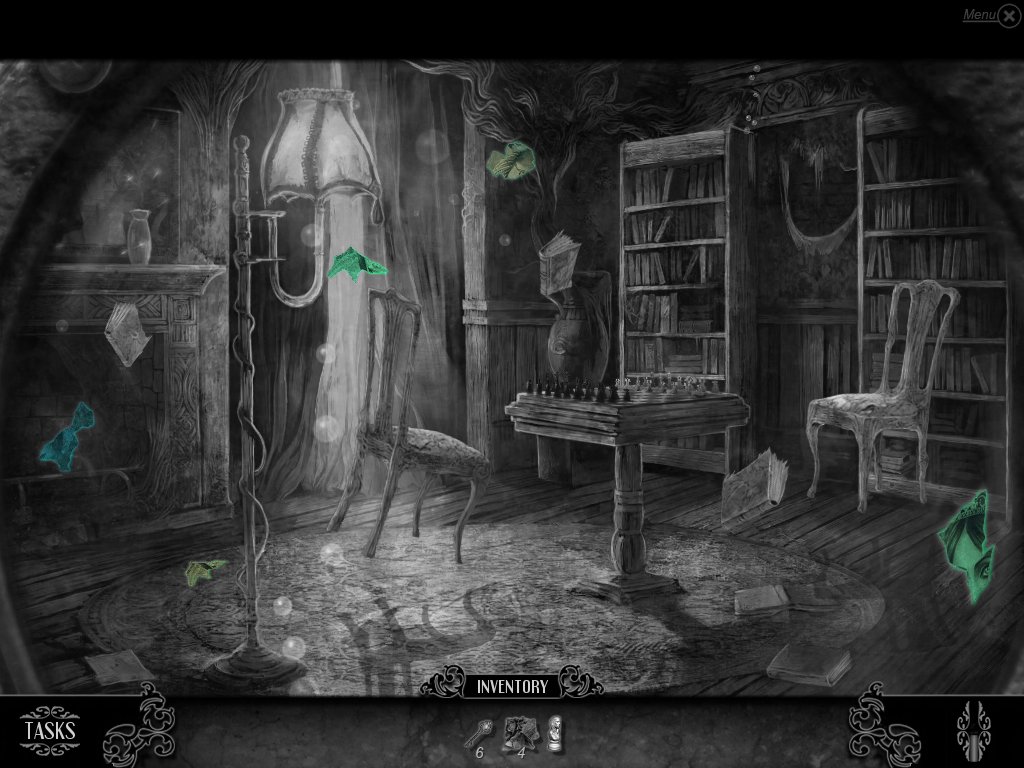The image size is (1024, 768).
Task: Select the key item in inventory
Action: point(475,733)
